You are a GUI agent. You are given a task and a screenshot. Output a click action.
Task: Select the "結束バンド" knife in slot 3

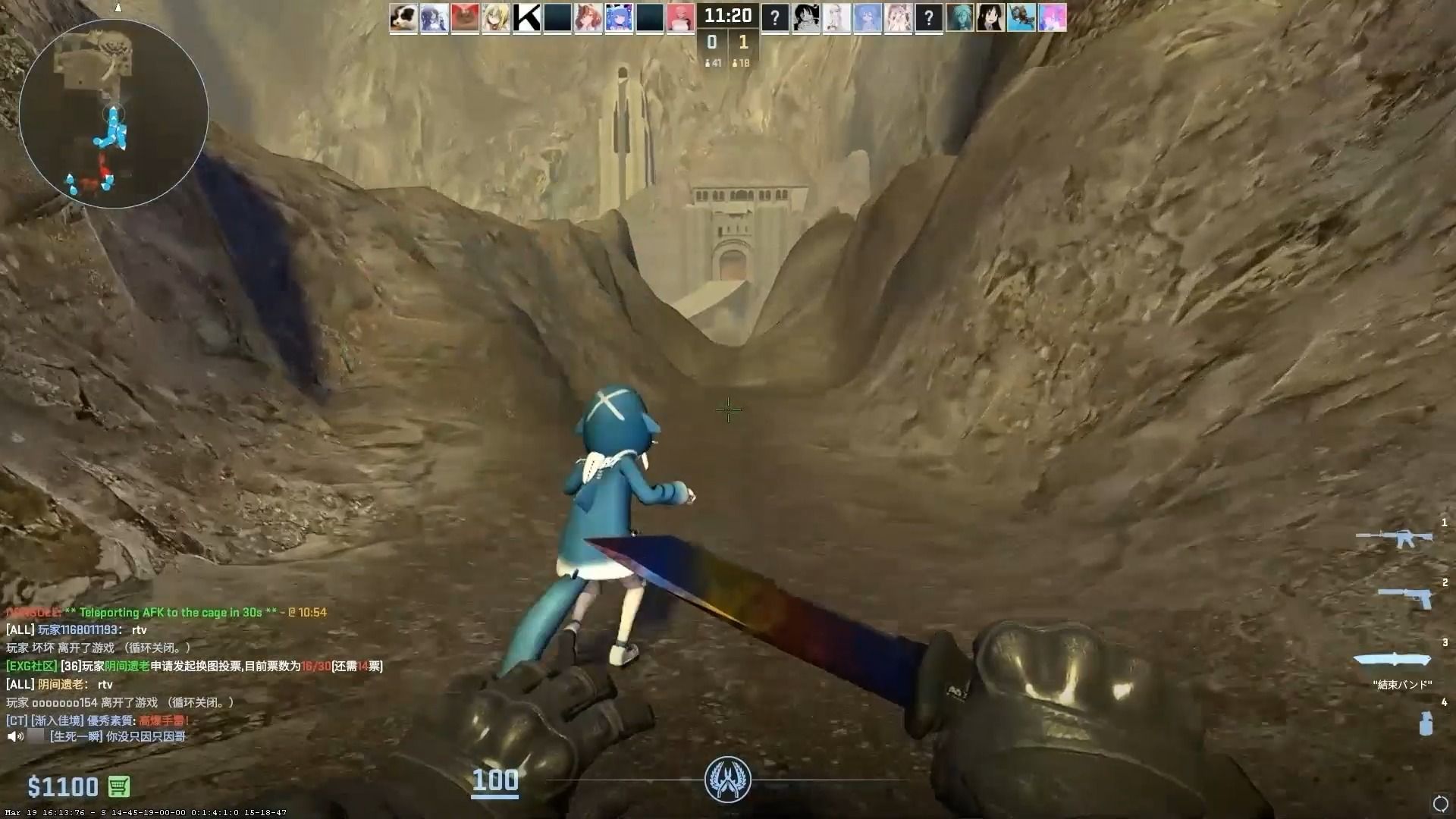(1395, 660)
